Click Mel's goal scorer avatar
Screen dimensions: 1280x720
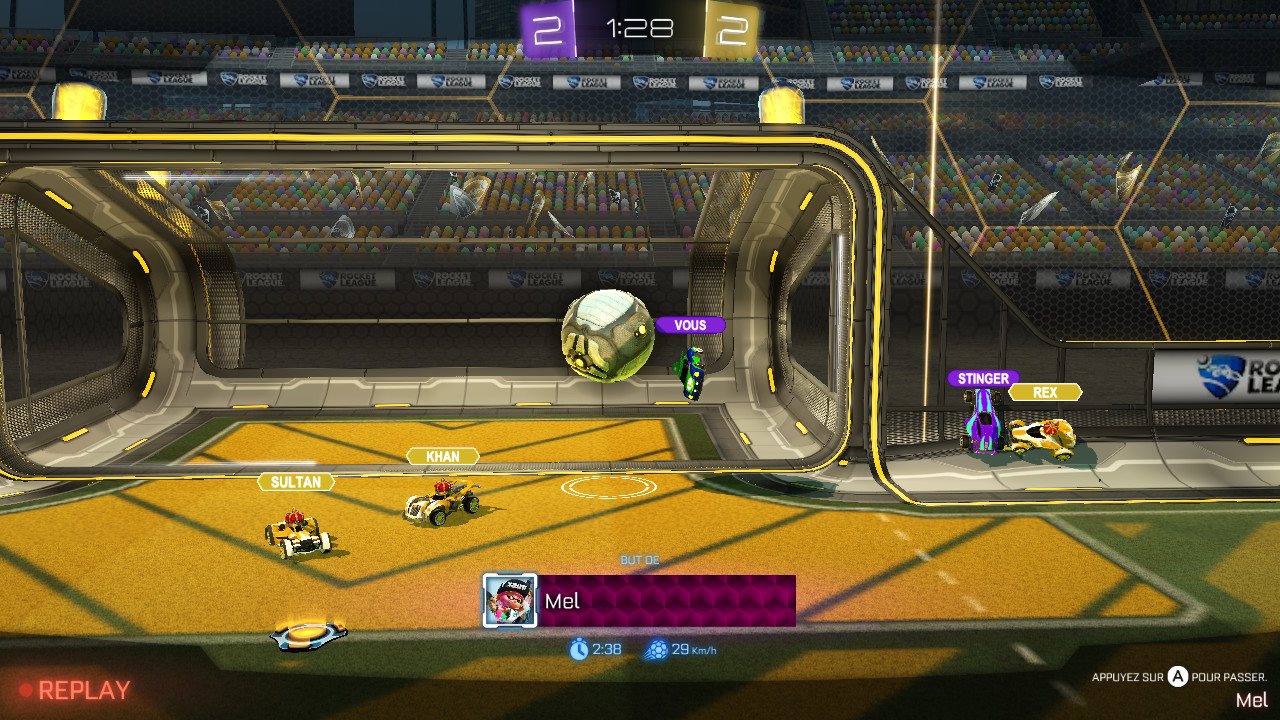(510, 600)
